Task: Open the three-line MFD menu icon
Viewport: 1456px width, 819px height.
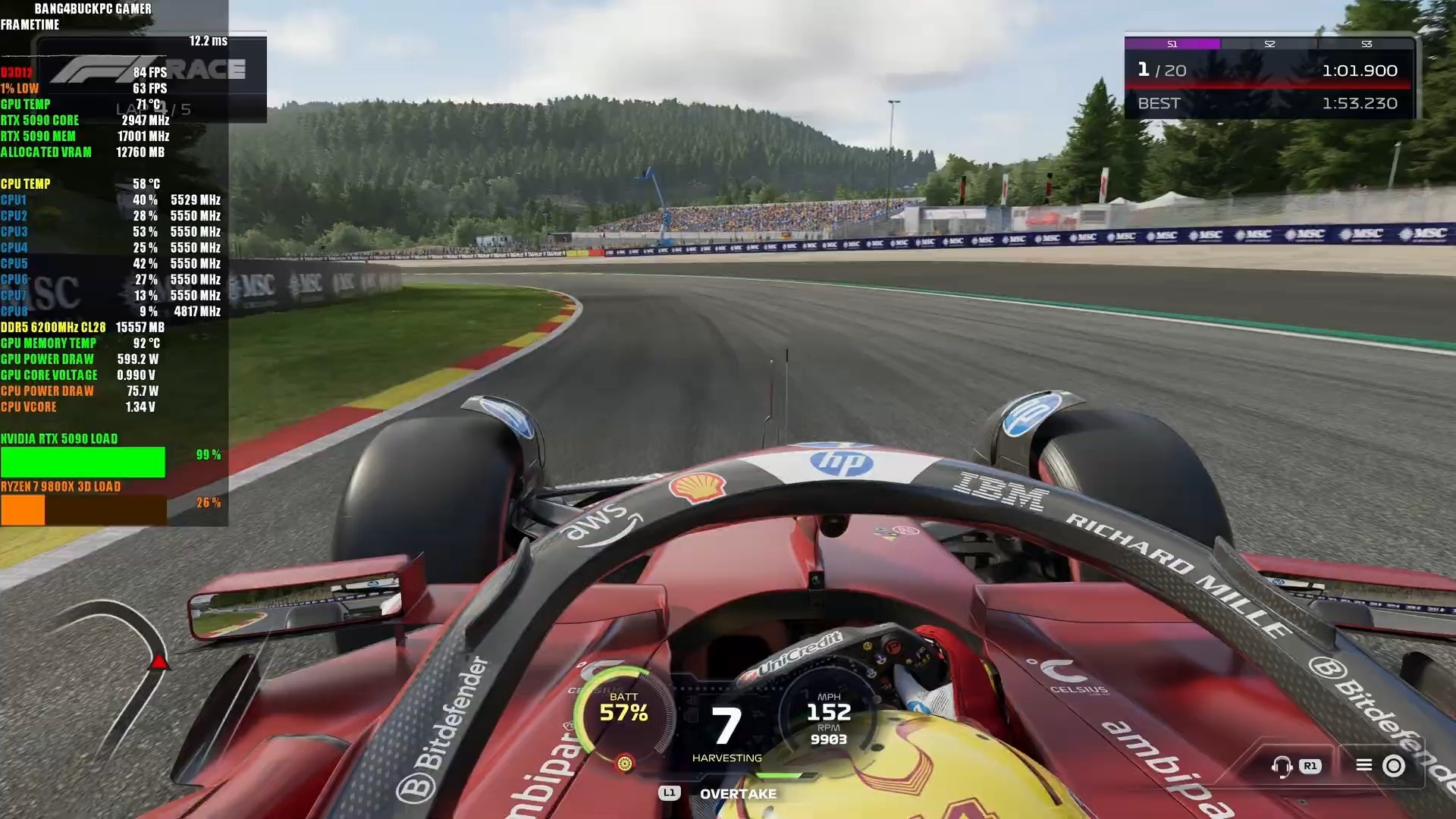Action: tap(1363, 765)
